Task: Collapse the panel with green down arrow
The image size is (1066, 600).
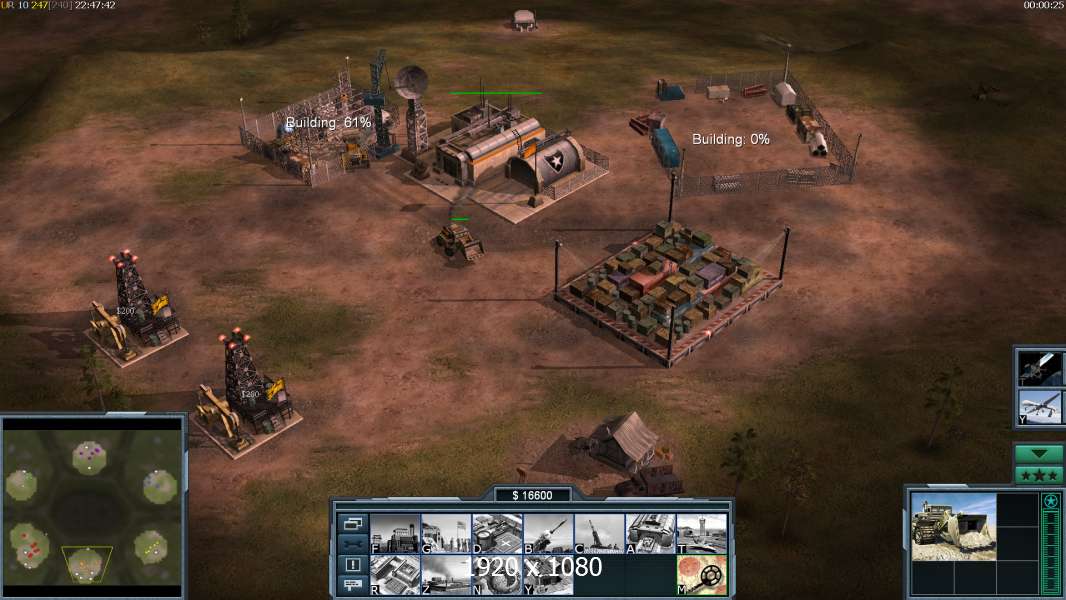Action: click(1038, 454)
